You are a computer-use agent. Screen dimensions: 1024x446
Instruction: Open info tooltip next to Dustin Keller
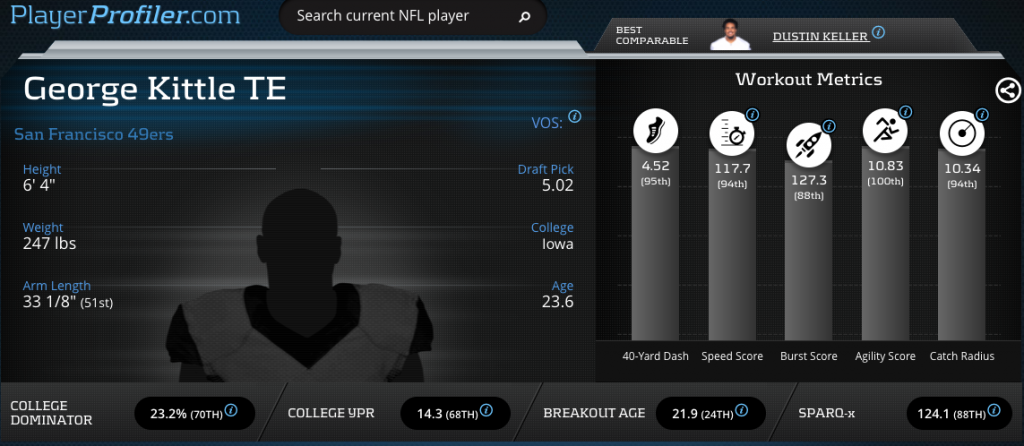pos(878,32)
